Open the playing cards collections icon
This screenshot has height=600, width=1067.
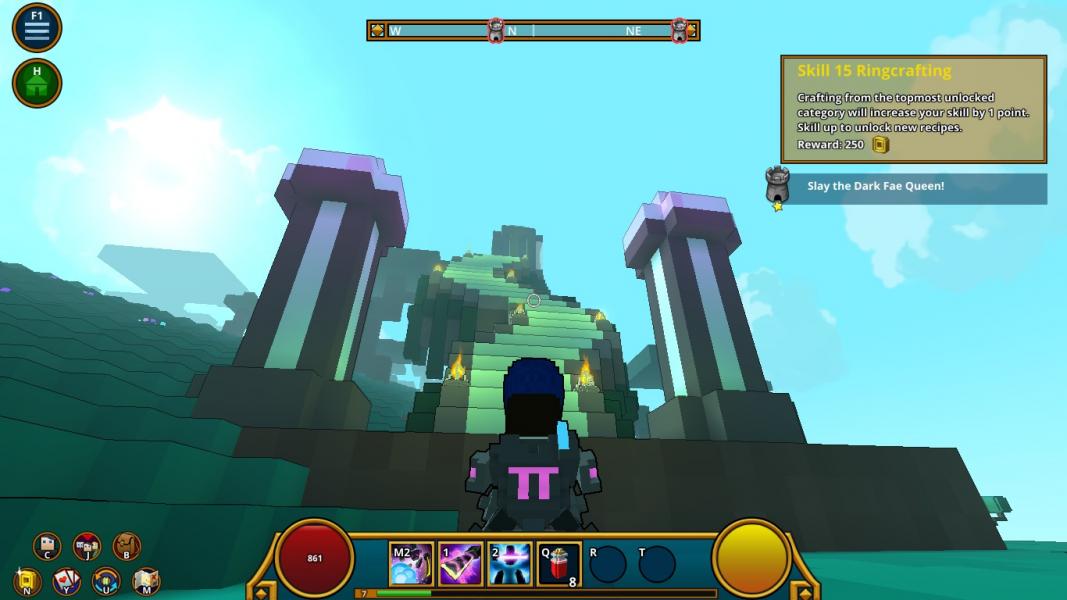click(66, 581)
